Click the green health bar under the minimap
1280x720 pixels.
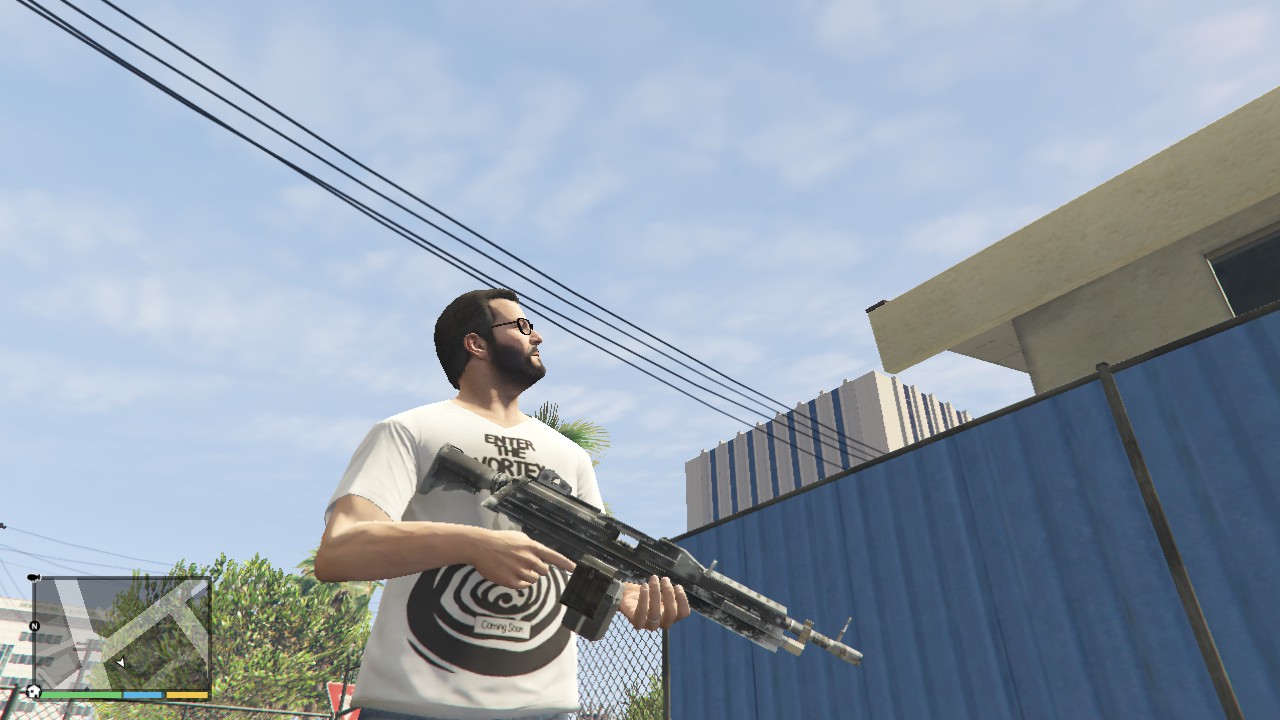point(80,694)
